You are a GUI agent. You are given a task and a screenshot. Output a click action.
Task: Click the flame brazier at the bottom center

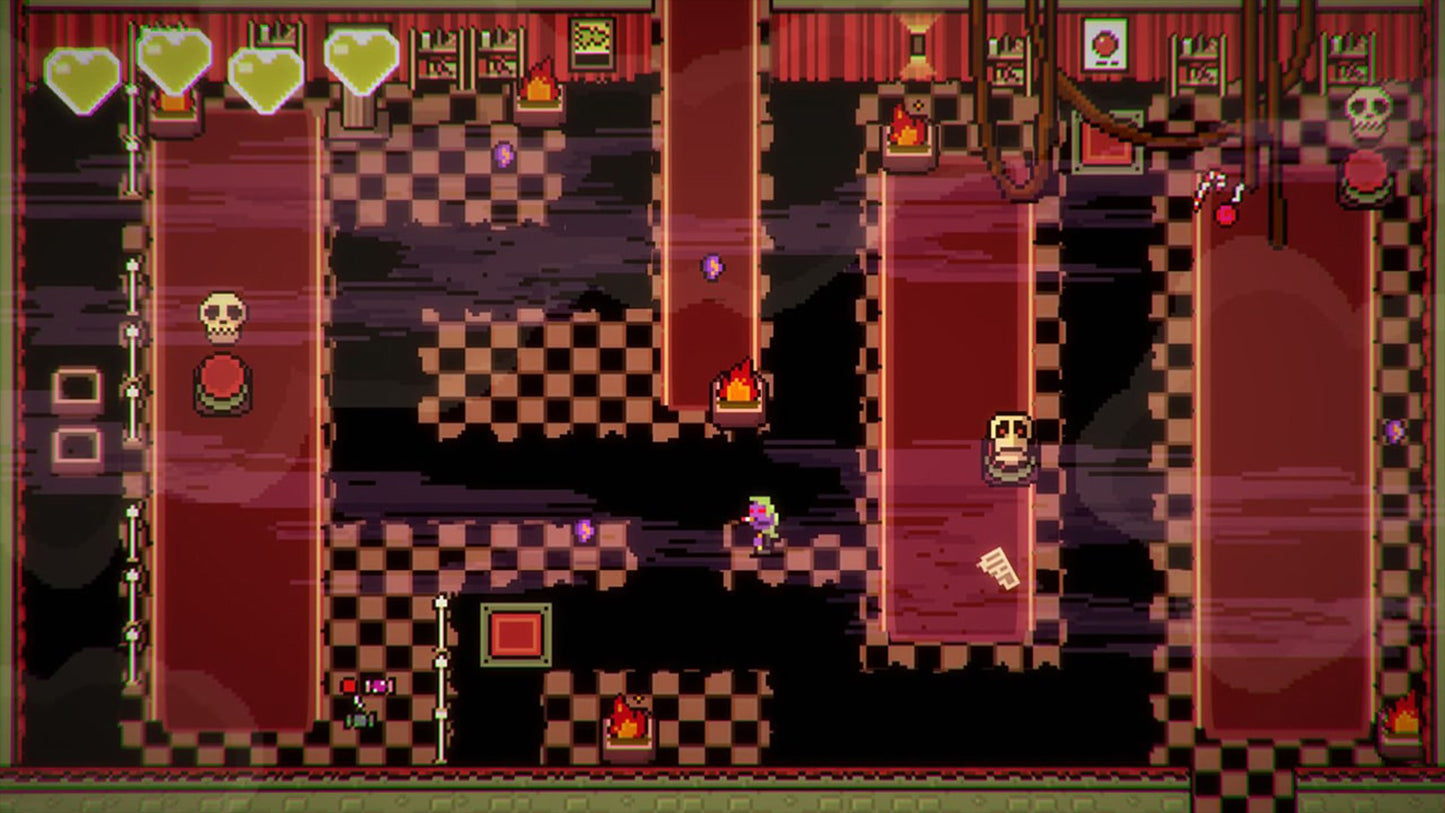[625, 725]
